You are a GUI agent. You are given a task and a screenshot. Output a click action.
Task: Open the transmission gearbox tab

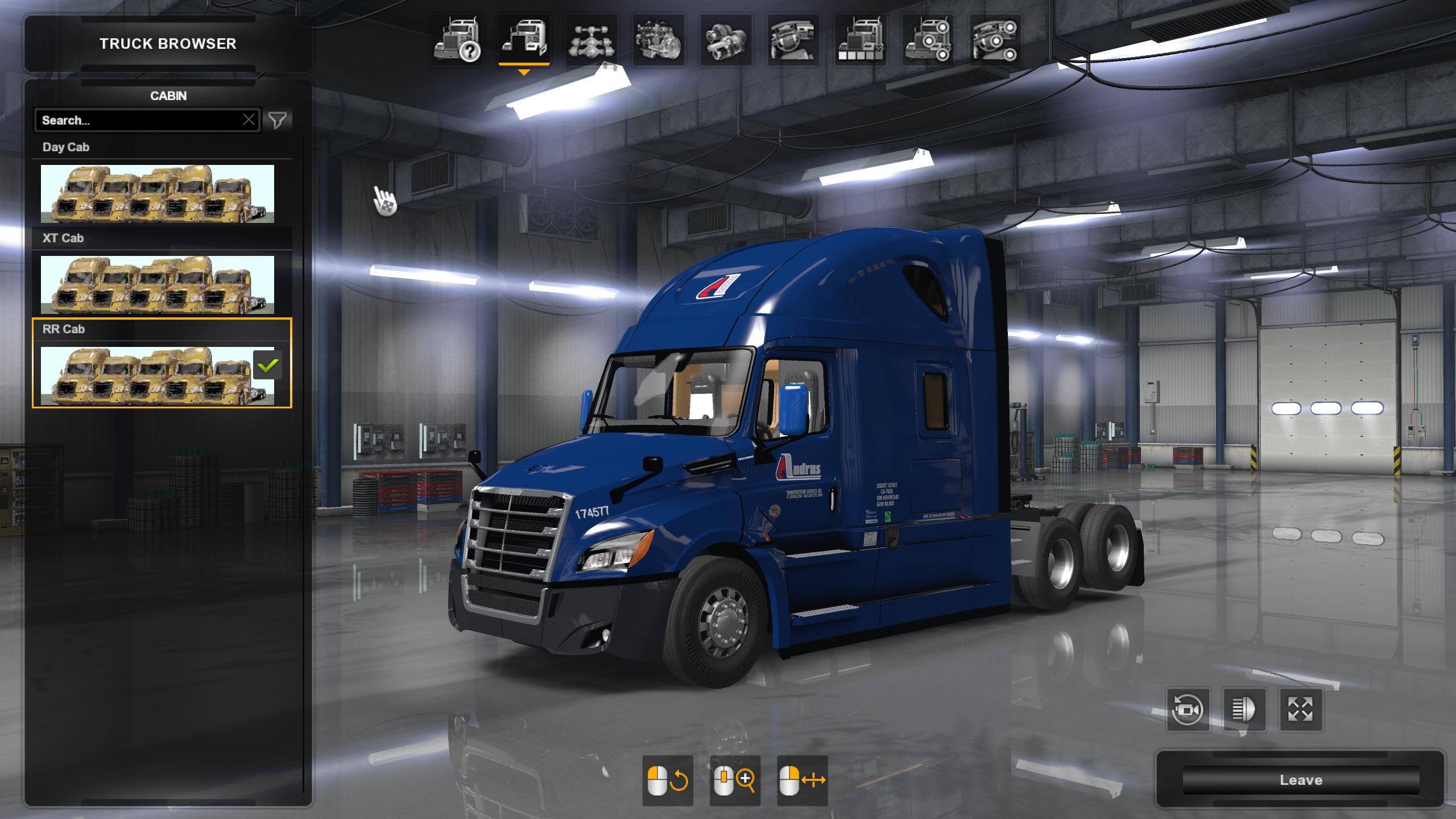(x=726, y=40)
